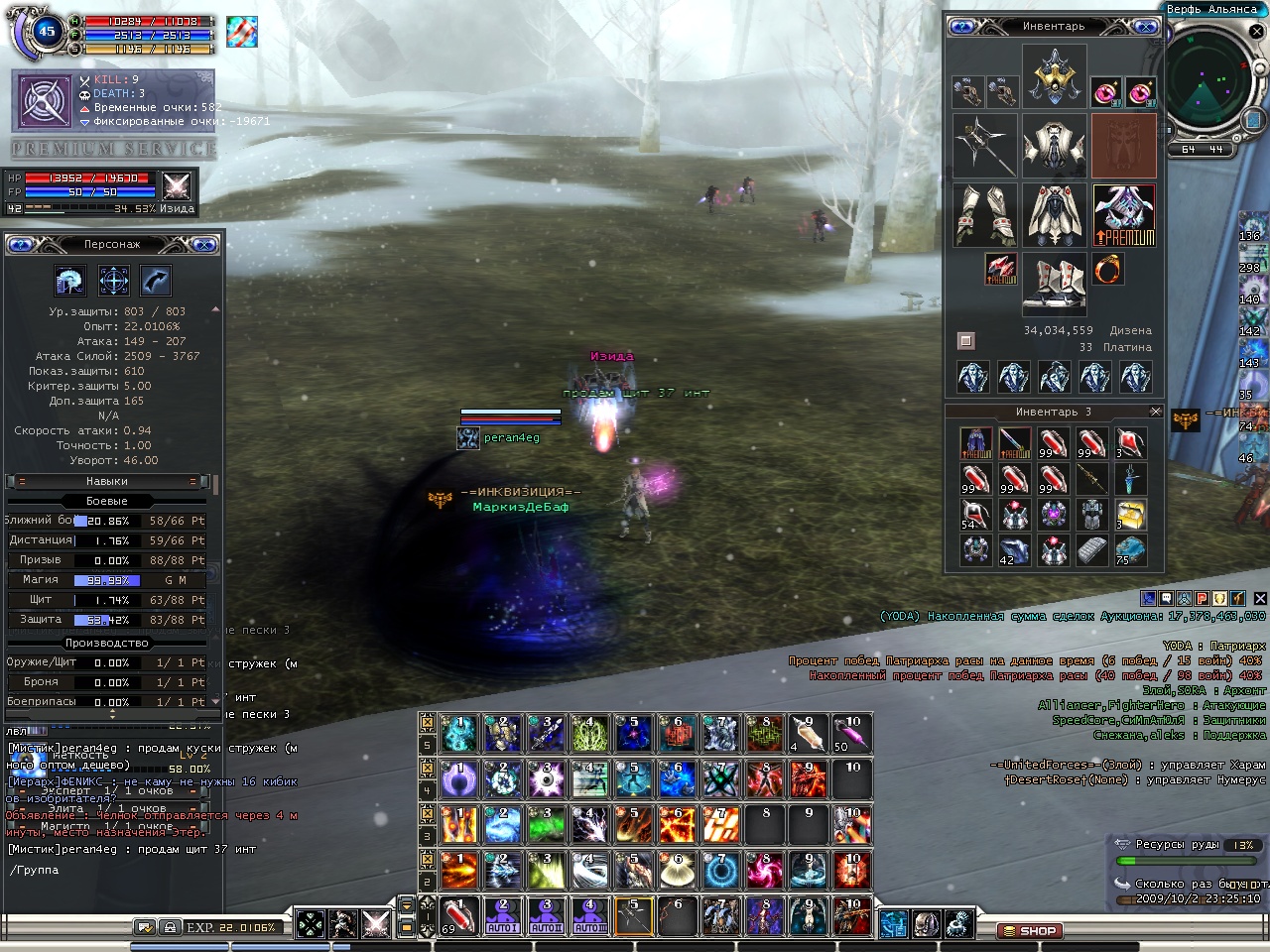The image size is (1270, 952).
Task: Activate the AUTO III hotbar skill
Action: tap(589, 916)
